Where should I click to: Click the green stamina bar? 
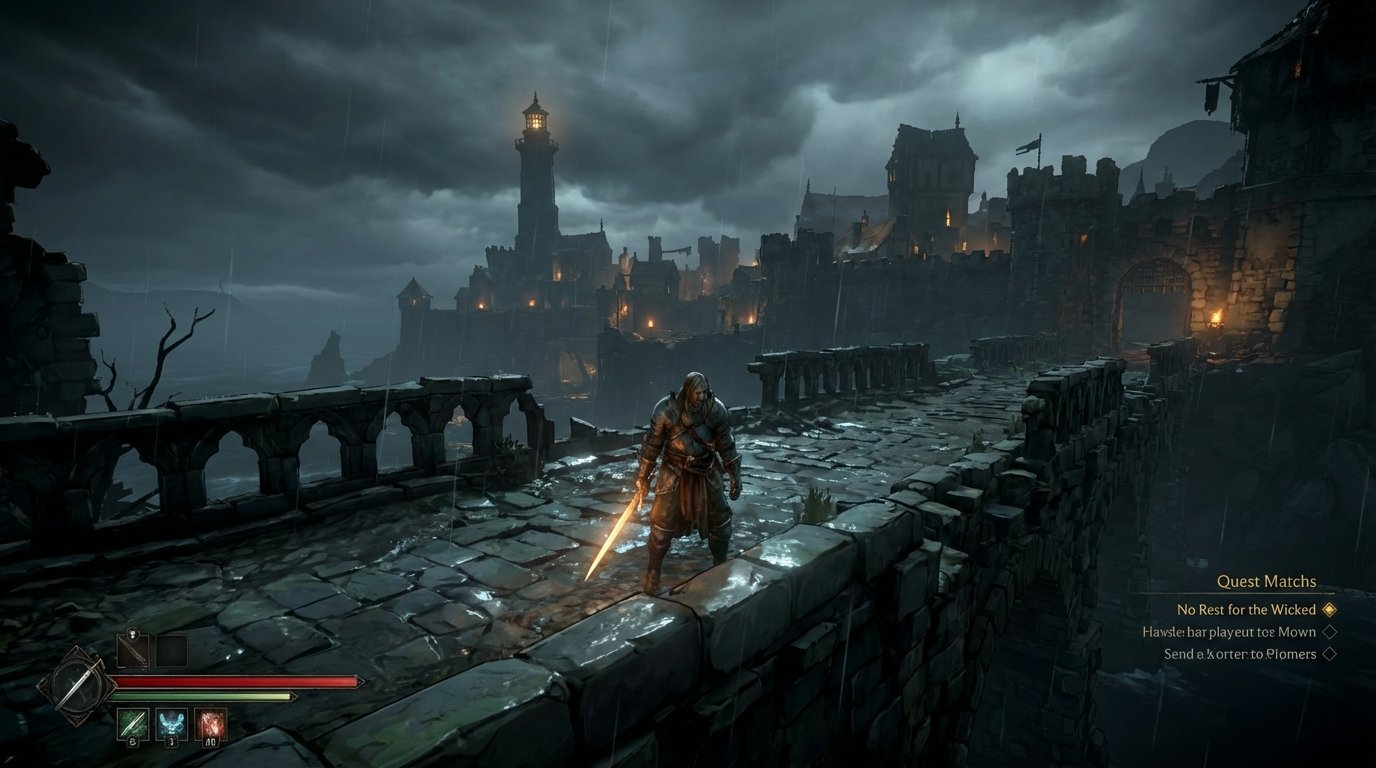click(201, 696)
